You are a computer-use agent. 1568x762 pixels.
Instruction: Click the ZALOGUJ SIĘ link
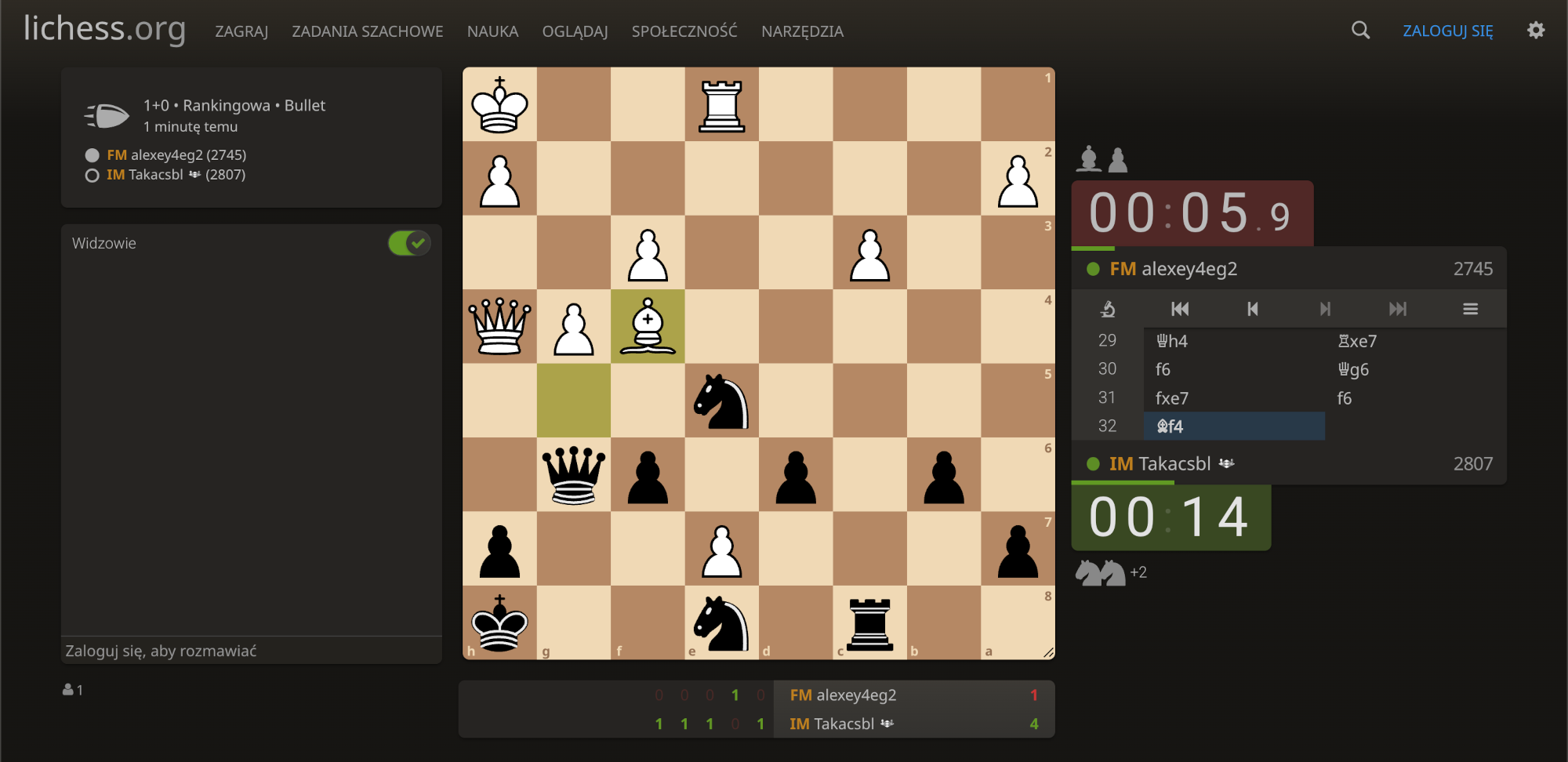tap(1447, 30)
